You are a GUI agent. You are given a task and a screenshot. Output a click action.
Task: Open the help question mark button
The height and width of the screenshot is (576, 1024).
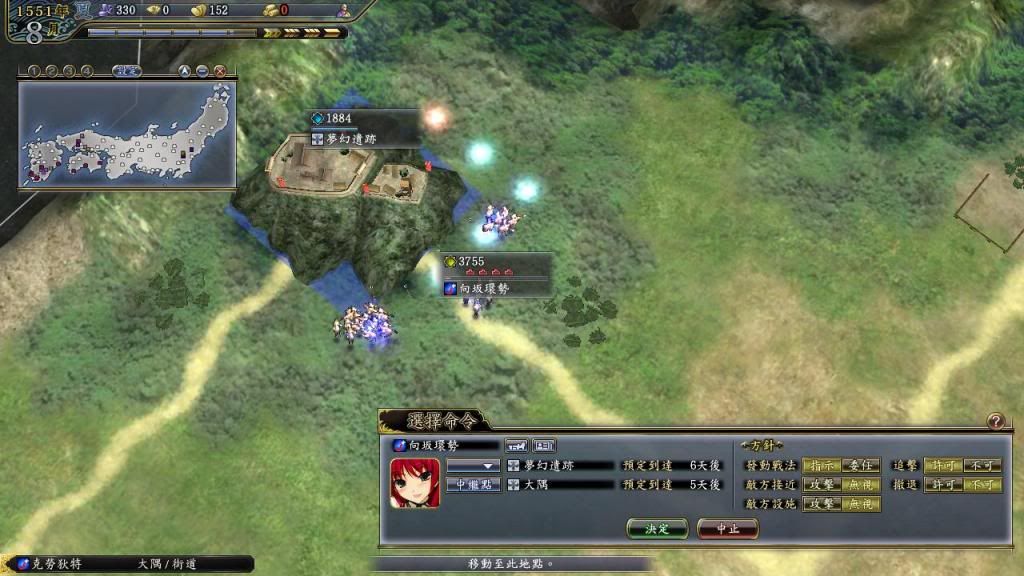pyautogui.click(x=995, y=422)
